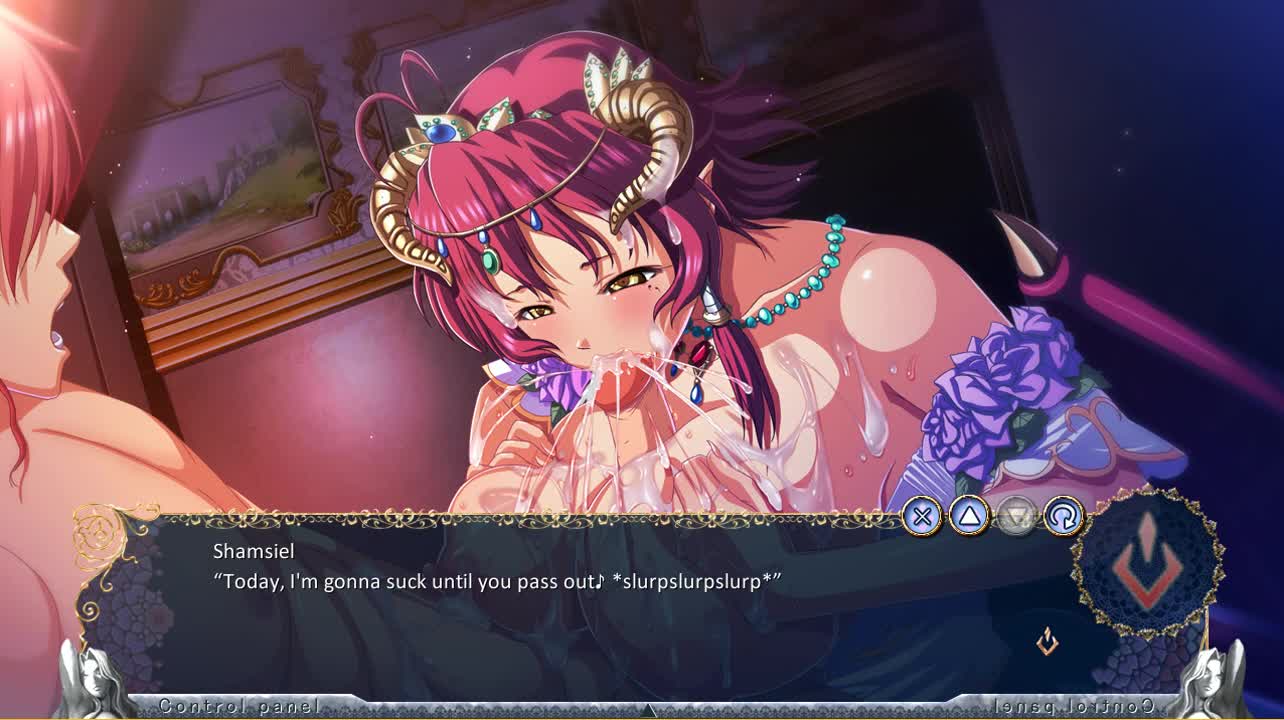The height and width of the screenshot is (720, 1284).
Task: Click the circular arrow replay button
Action: pyautogui.click(x=1063, y=517)
